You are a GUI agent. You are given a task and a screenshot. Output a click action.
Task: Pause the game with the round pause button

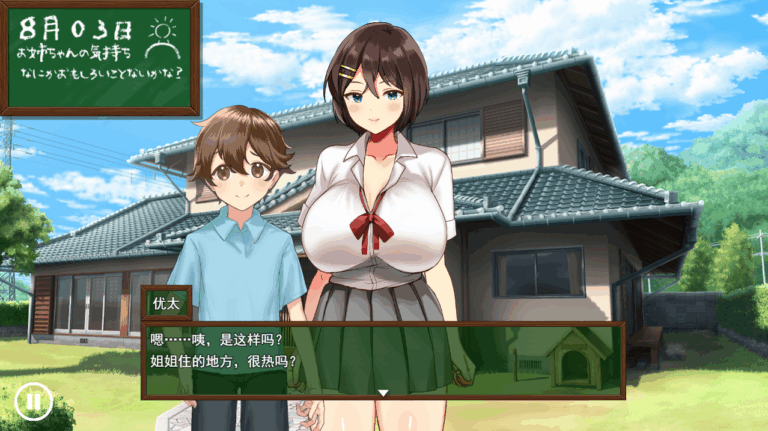pyautogui.click(x=33, y=401)
